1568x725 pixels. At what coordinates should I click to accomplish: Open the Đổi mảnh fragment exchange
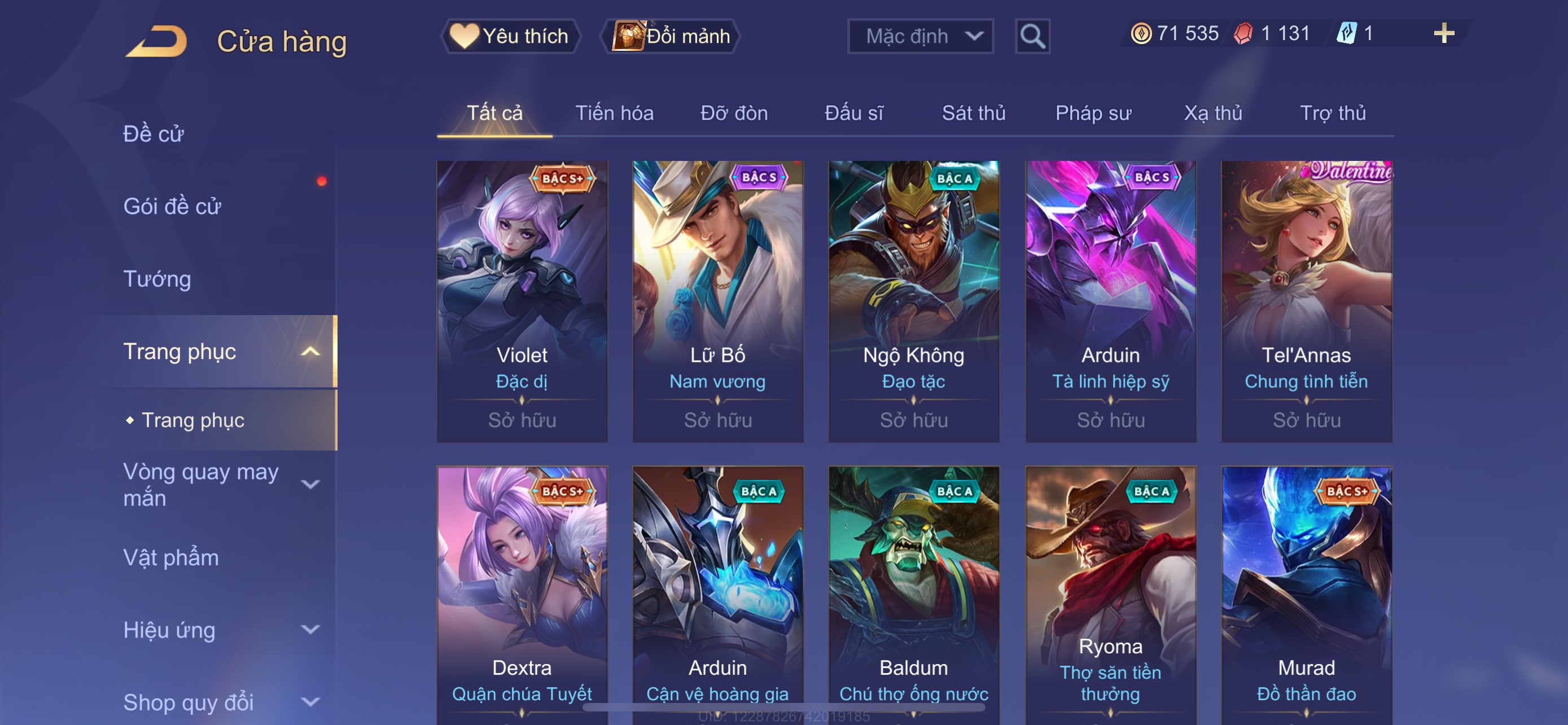(671, 36)
